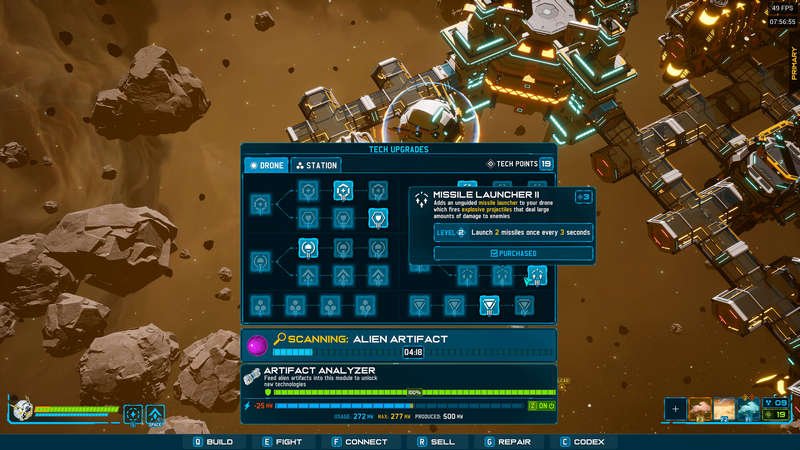
Task: Select the Drone tech tab
Action: [x=267, y=165]
